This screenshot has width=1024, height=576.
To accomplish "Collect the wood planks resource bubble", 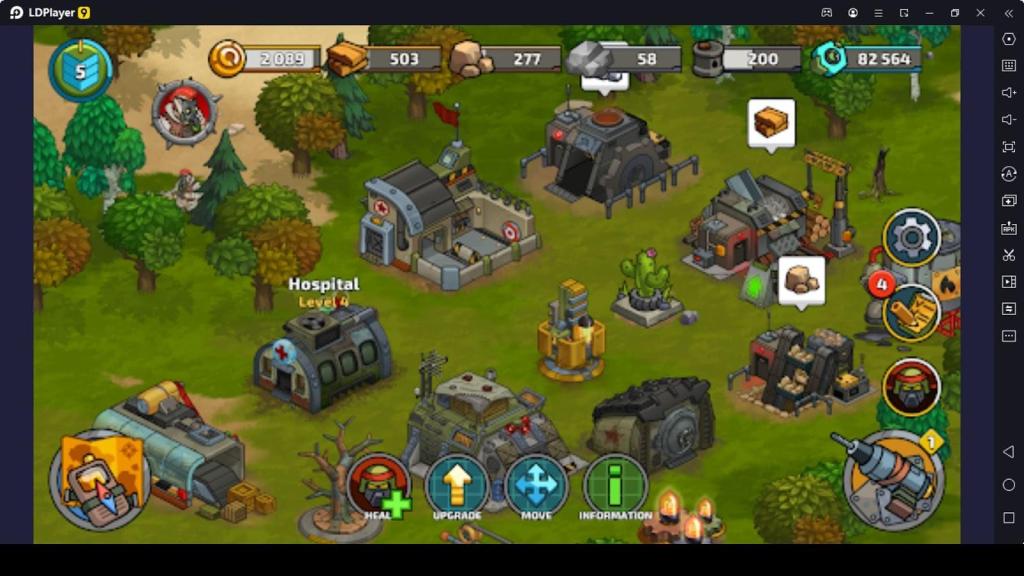I will (x=771, y=123).
